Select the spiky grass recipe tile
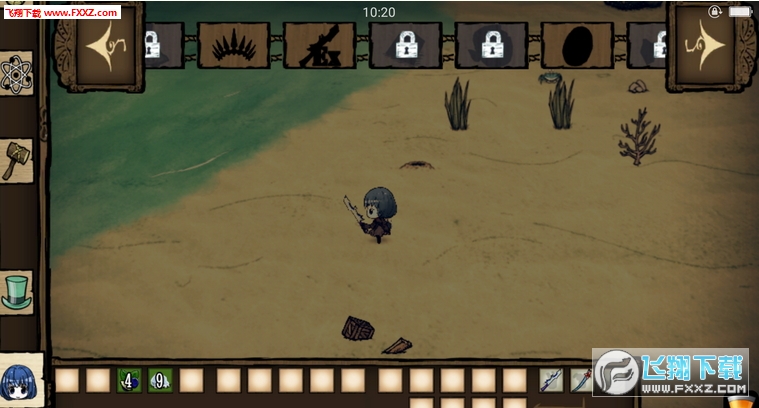The width and height of the screenshot is (759, 408). 233,45
